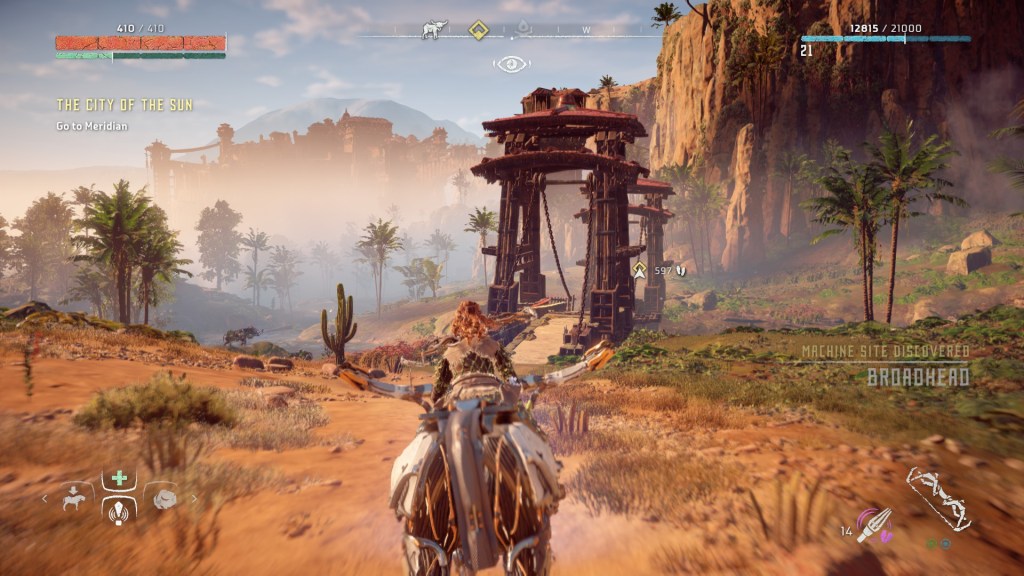Click the pink arrow ammo type icon
The image size is (1024, 576).
pos(874,523)
